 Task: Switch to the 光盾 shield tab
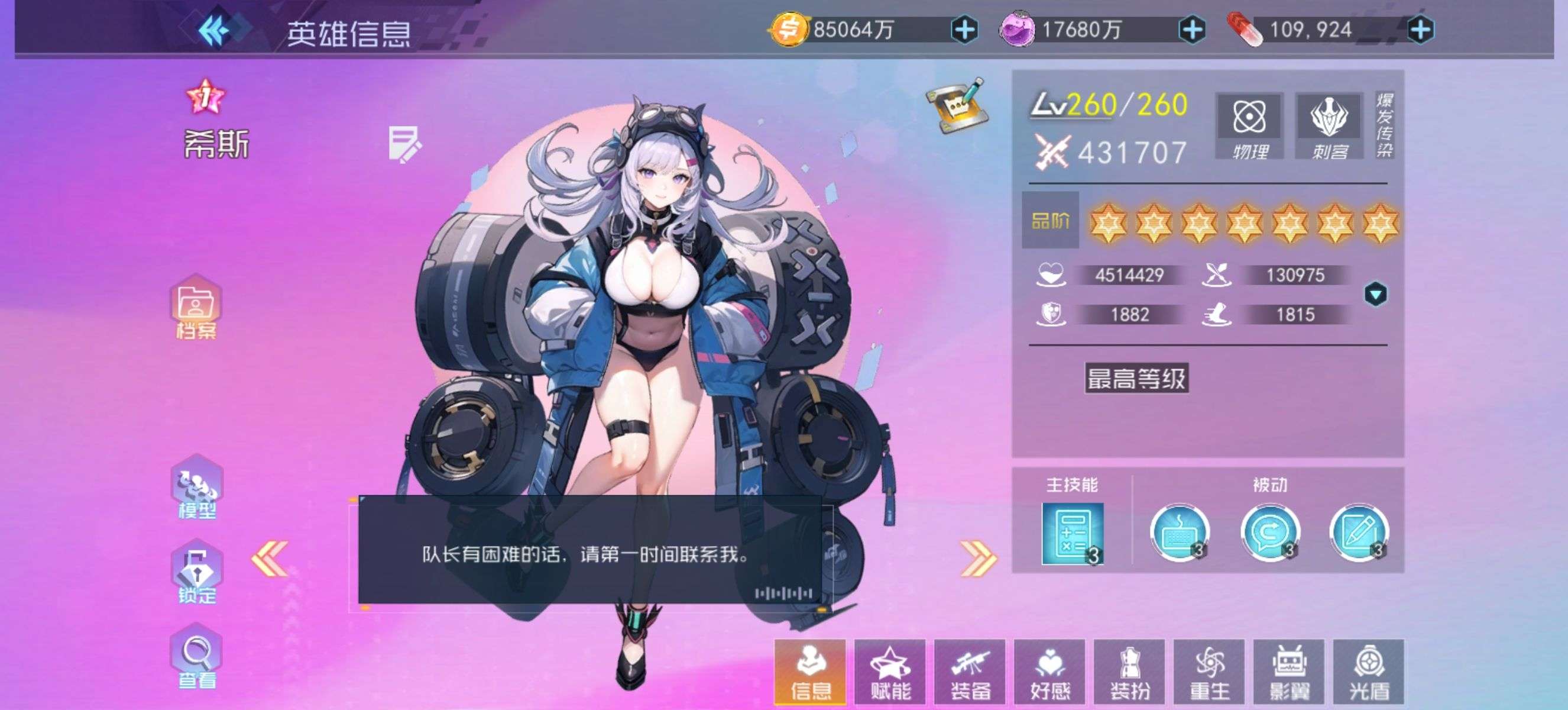pos(1369,672)
